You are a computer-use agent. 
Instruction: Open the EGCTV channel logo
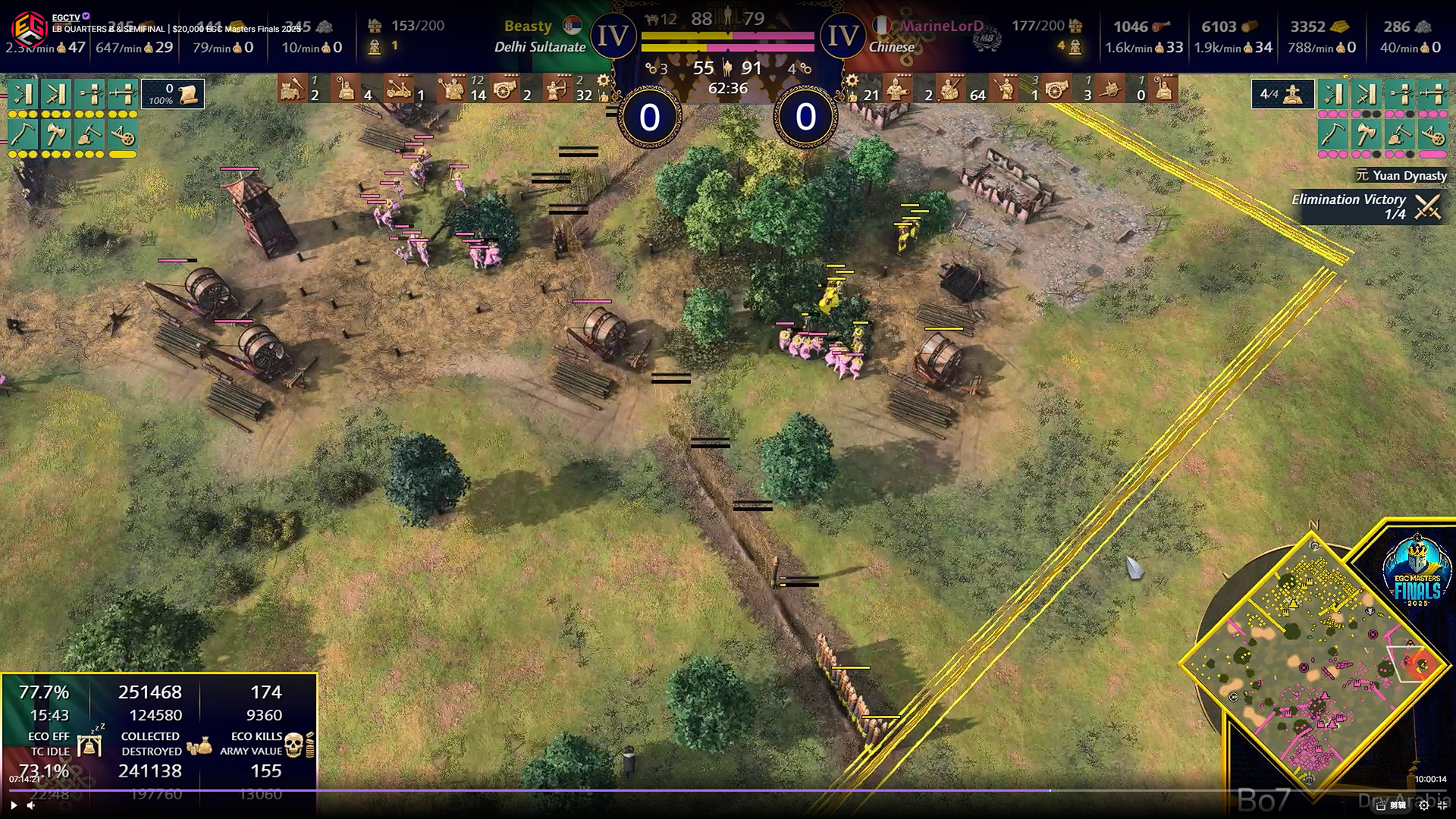[x=27, y=28]
